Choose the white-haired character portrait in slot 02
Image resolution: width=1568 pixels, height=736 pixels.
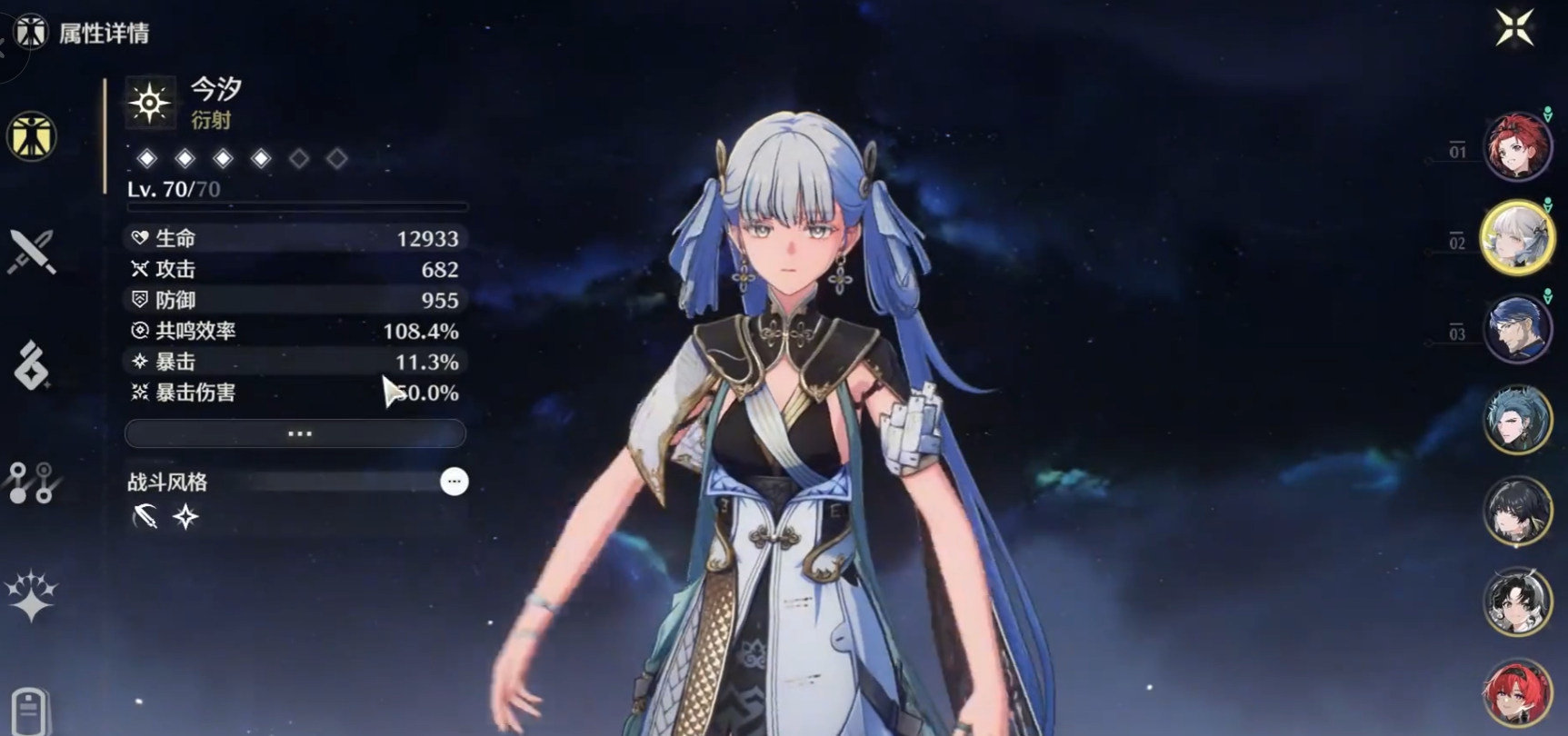[x=1517, y=238]
